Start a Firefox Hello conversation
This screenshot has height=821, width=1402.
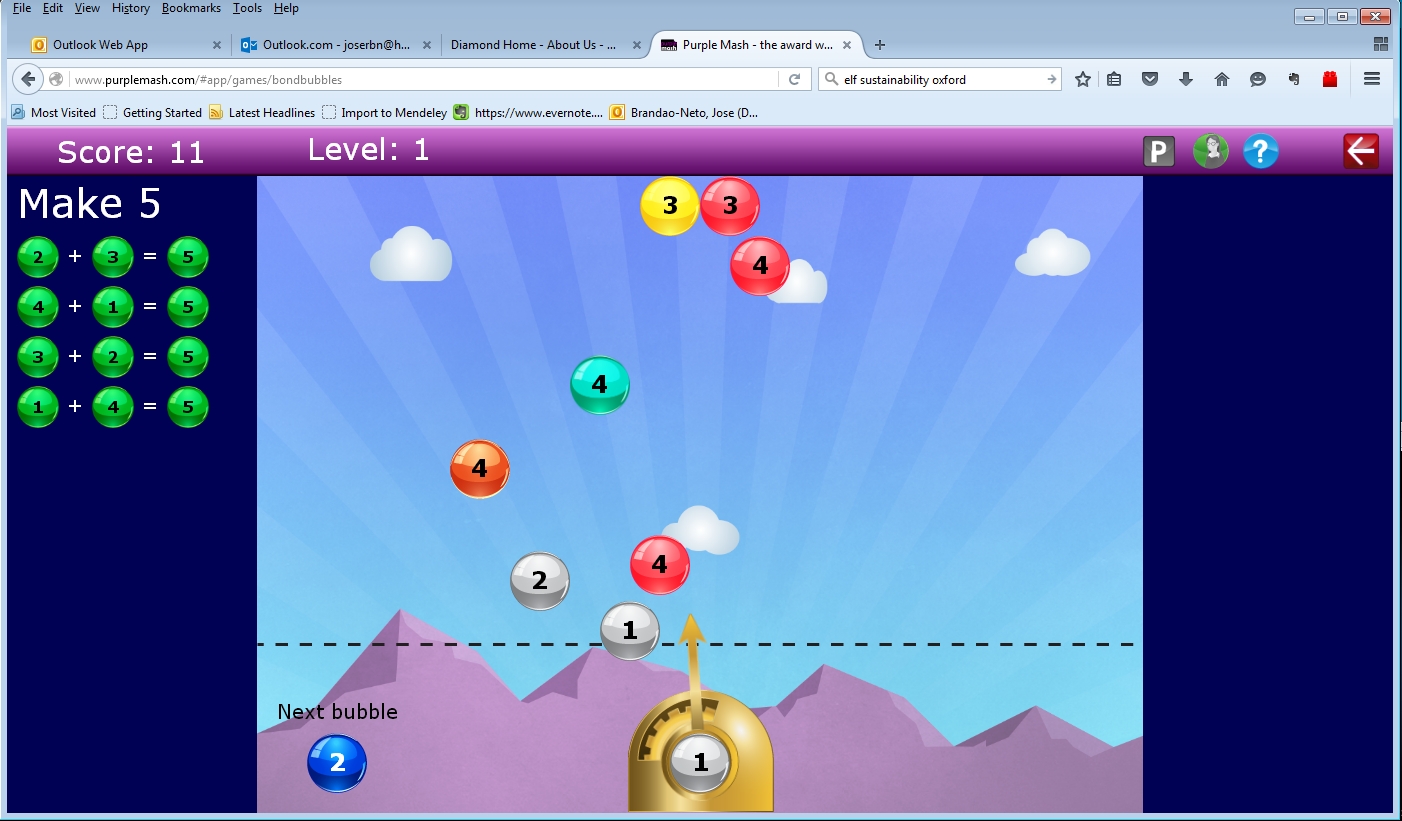coord(1258,79)
